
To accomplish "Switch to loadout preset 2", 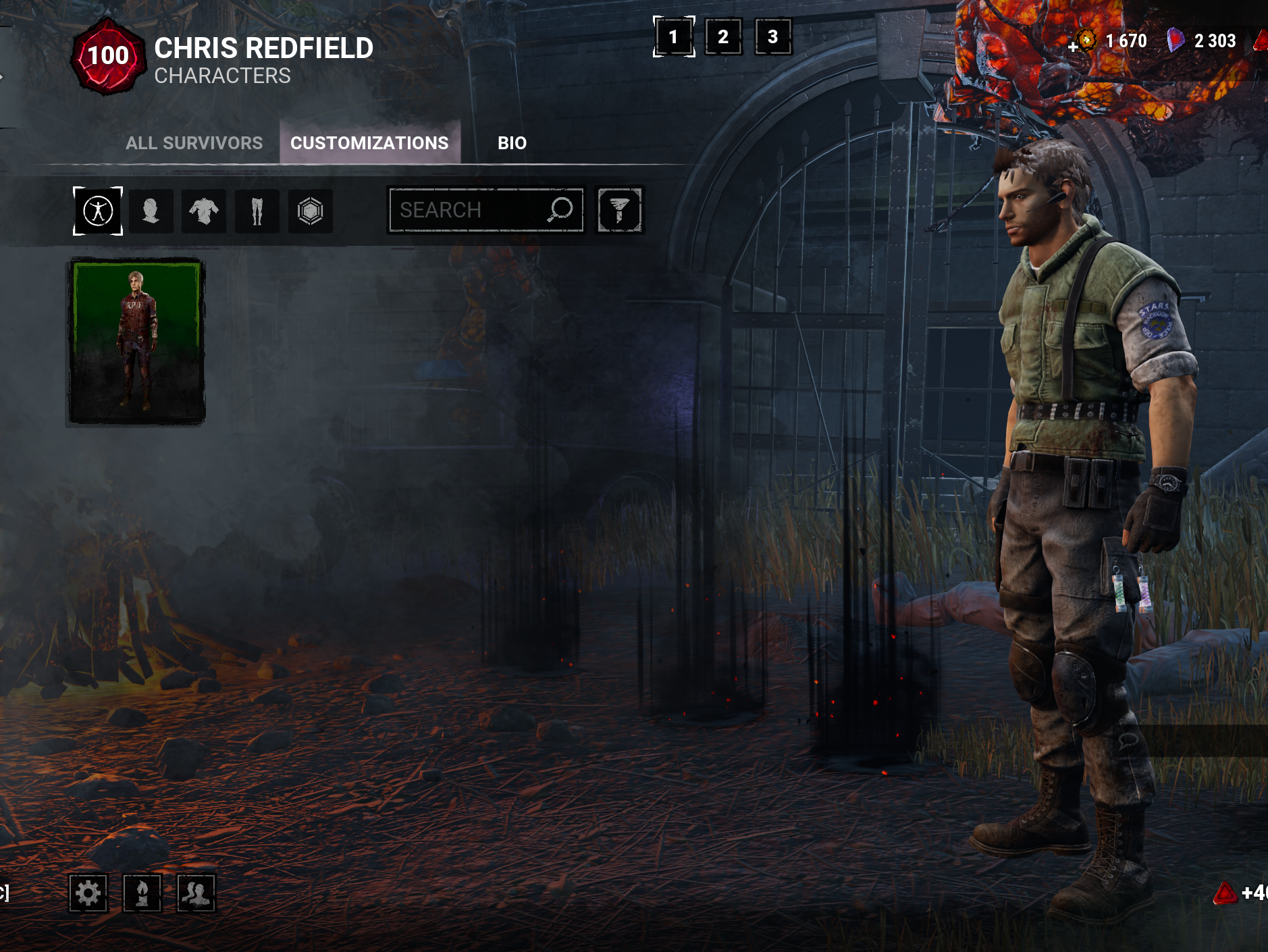I will pyautogui.click(x=723, y=36).
